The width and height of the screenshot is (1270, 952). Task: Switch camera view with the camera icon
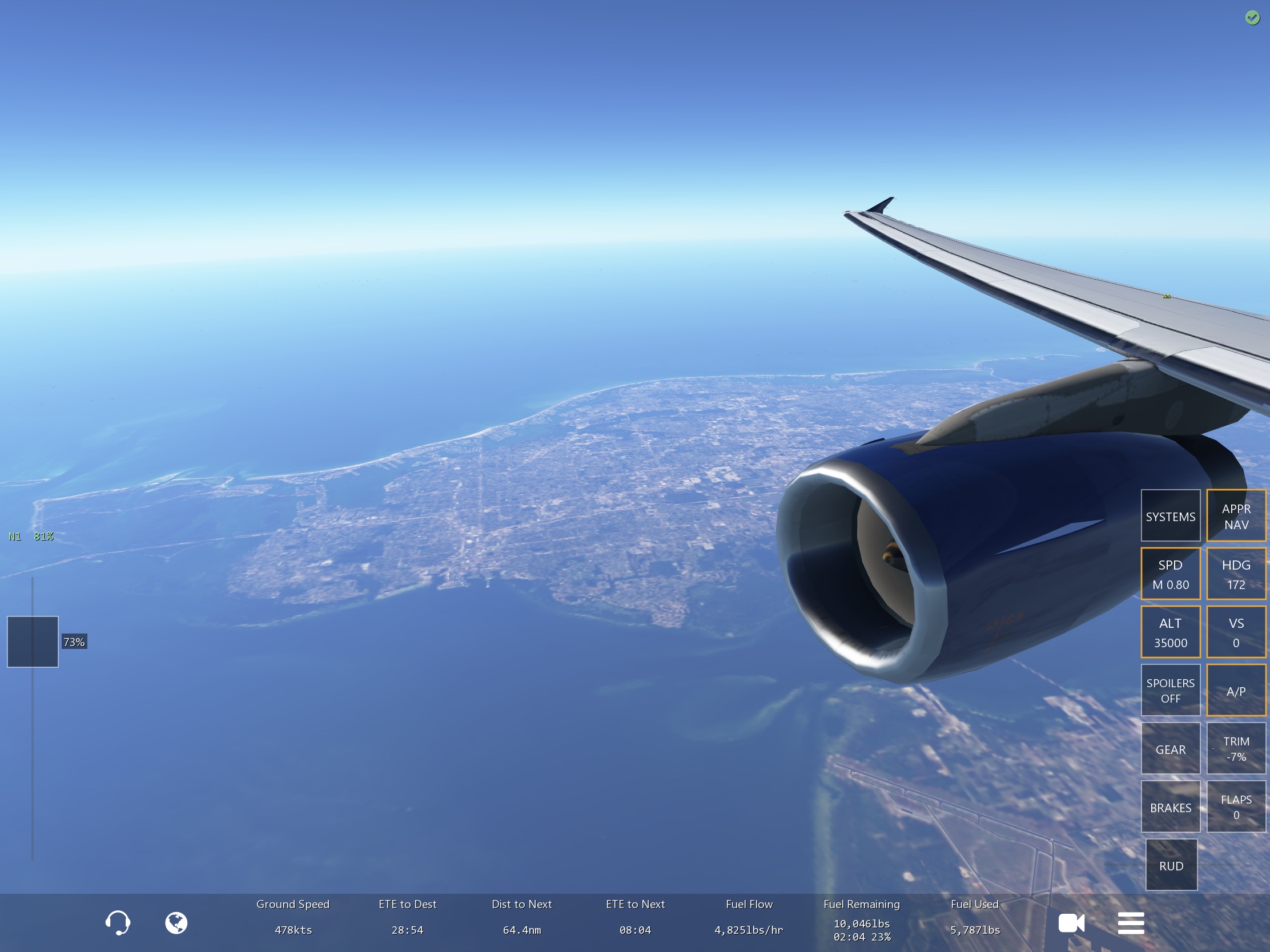pos(1071,923)
